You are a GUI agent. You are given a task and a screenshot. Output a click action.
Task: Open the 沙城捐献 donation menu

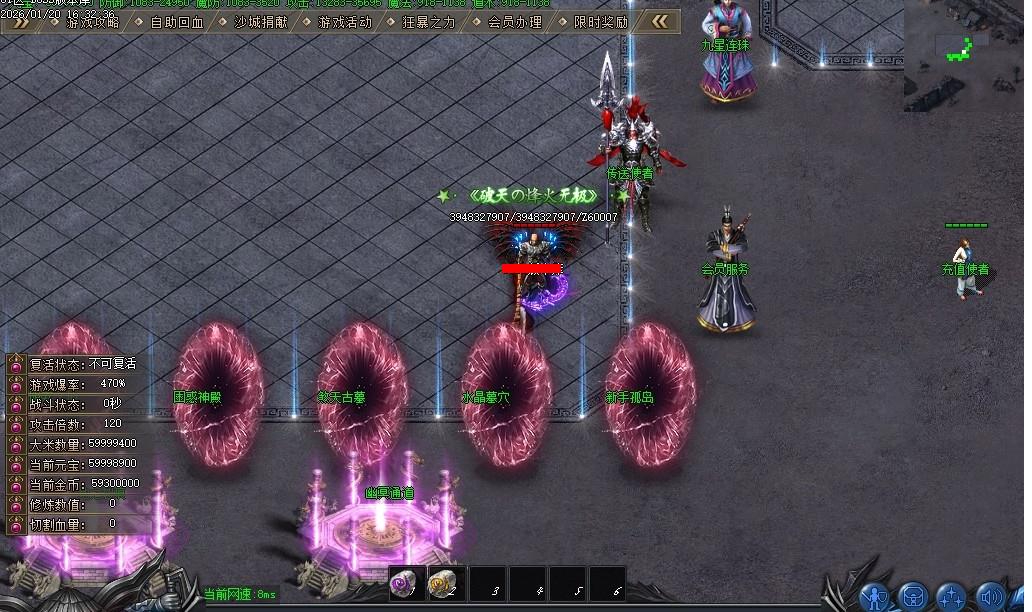point(260,22)
